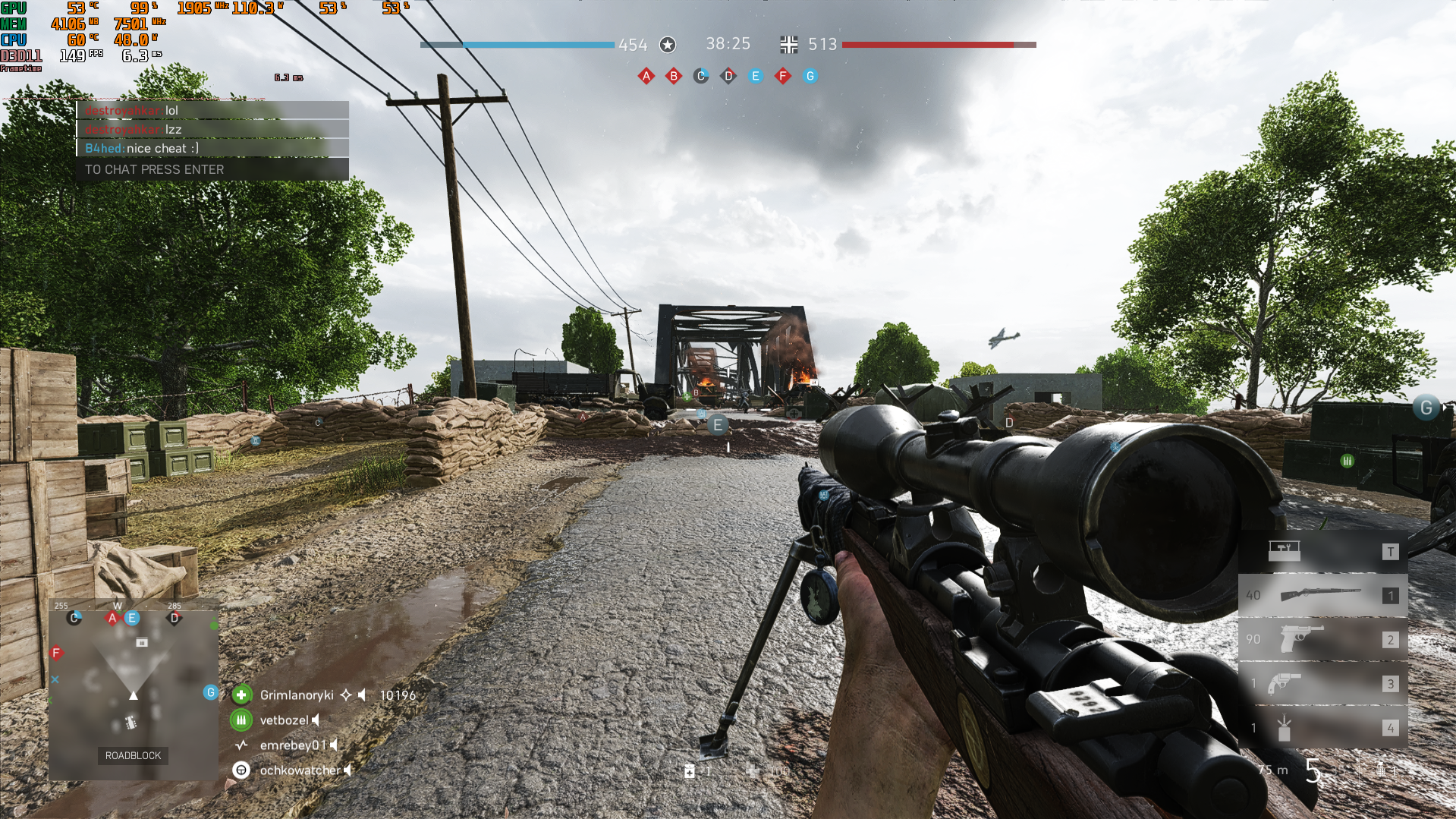Image resolution: width=1456 pixels, height=819 pixels.
Task: Select the flare gun gadget slot
Action: pos(1322,683)
